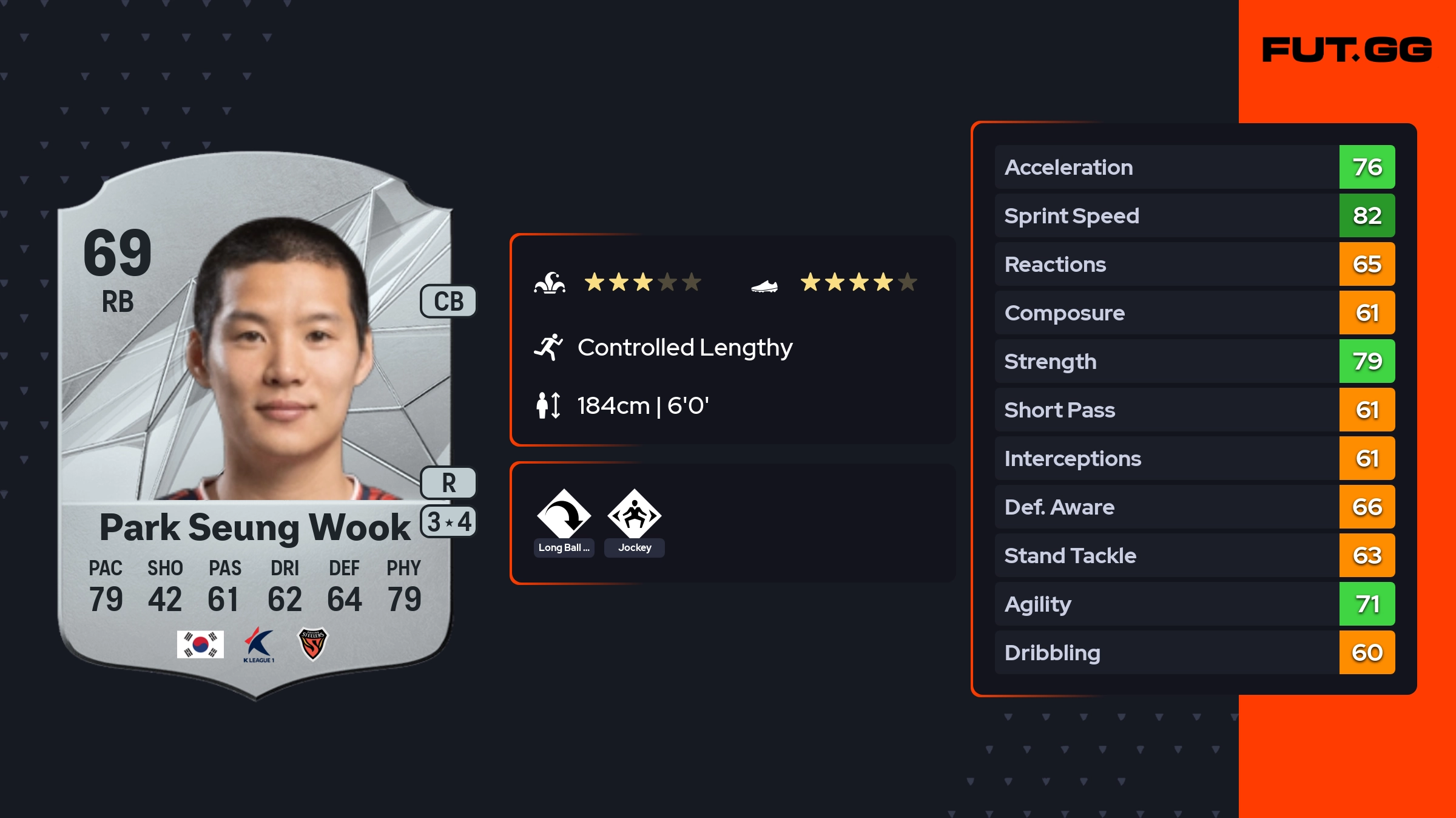Viewport: 1456px width, 818px height.
Task: Select the Jockey playstyle icon
Action: point(634,515)
